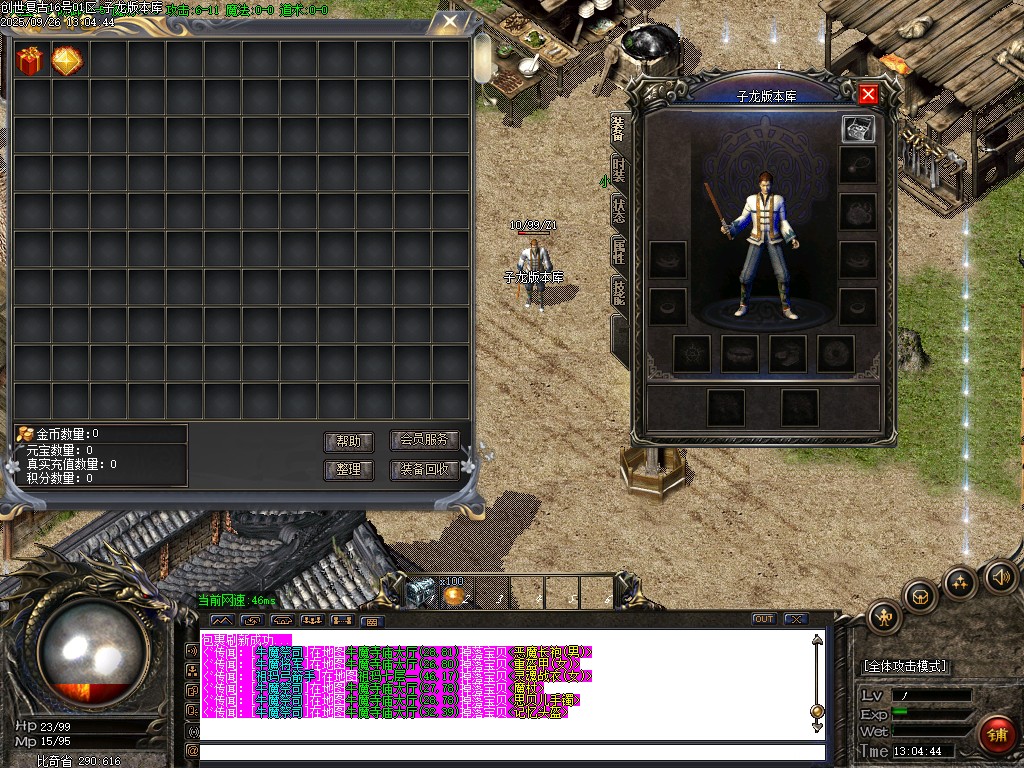Image resolution: width=1024 pixels, height=768 pixels.
Task: Select the red gift box item
Action: pos(31,61)
